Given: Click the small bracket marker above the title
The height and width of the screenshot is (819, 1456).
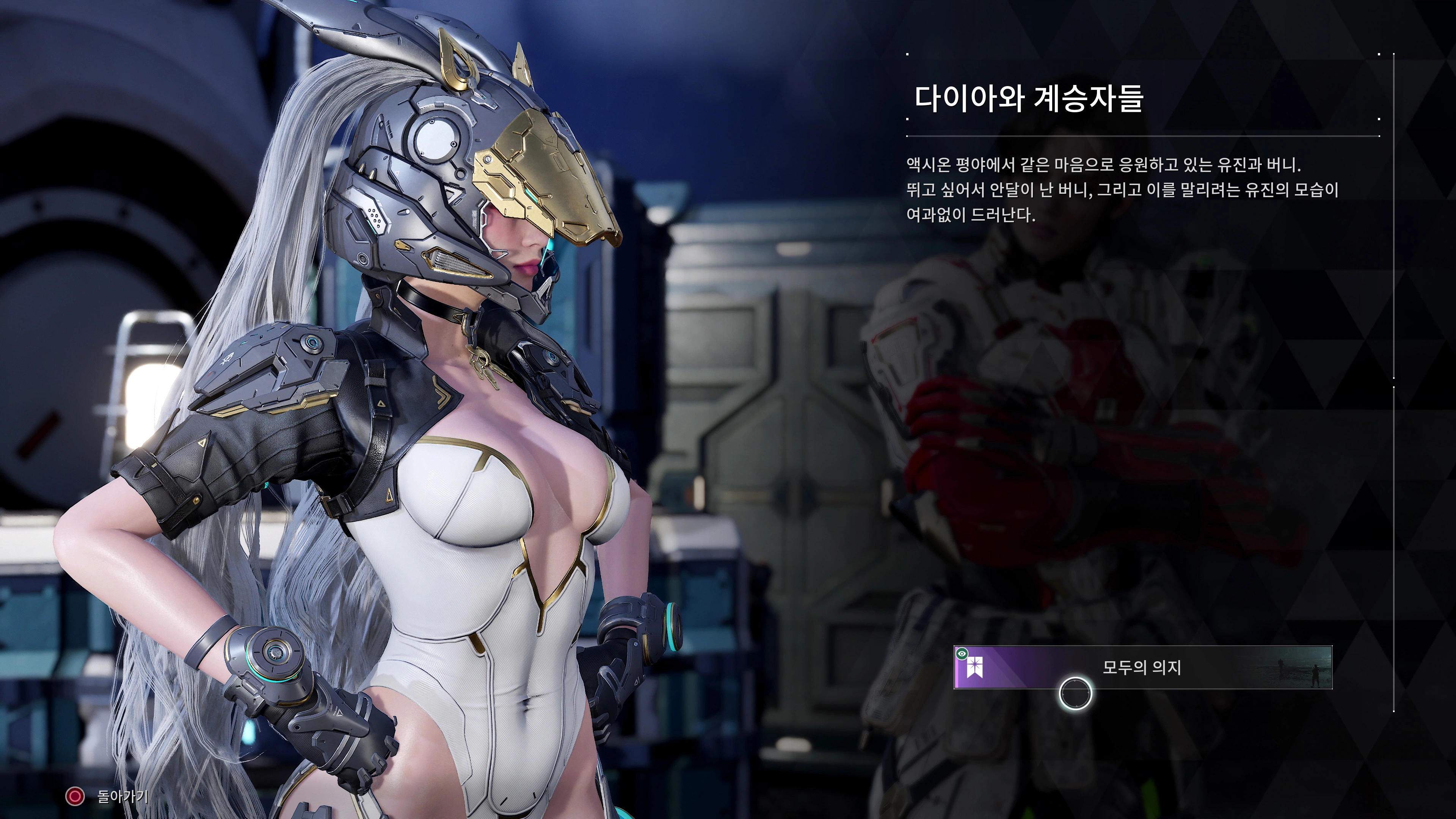Looking at the screenshot, I should 908,54.
